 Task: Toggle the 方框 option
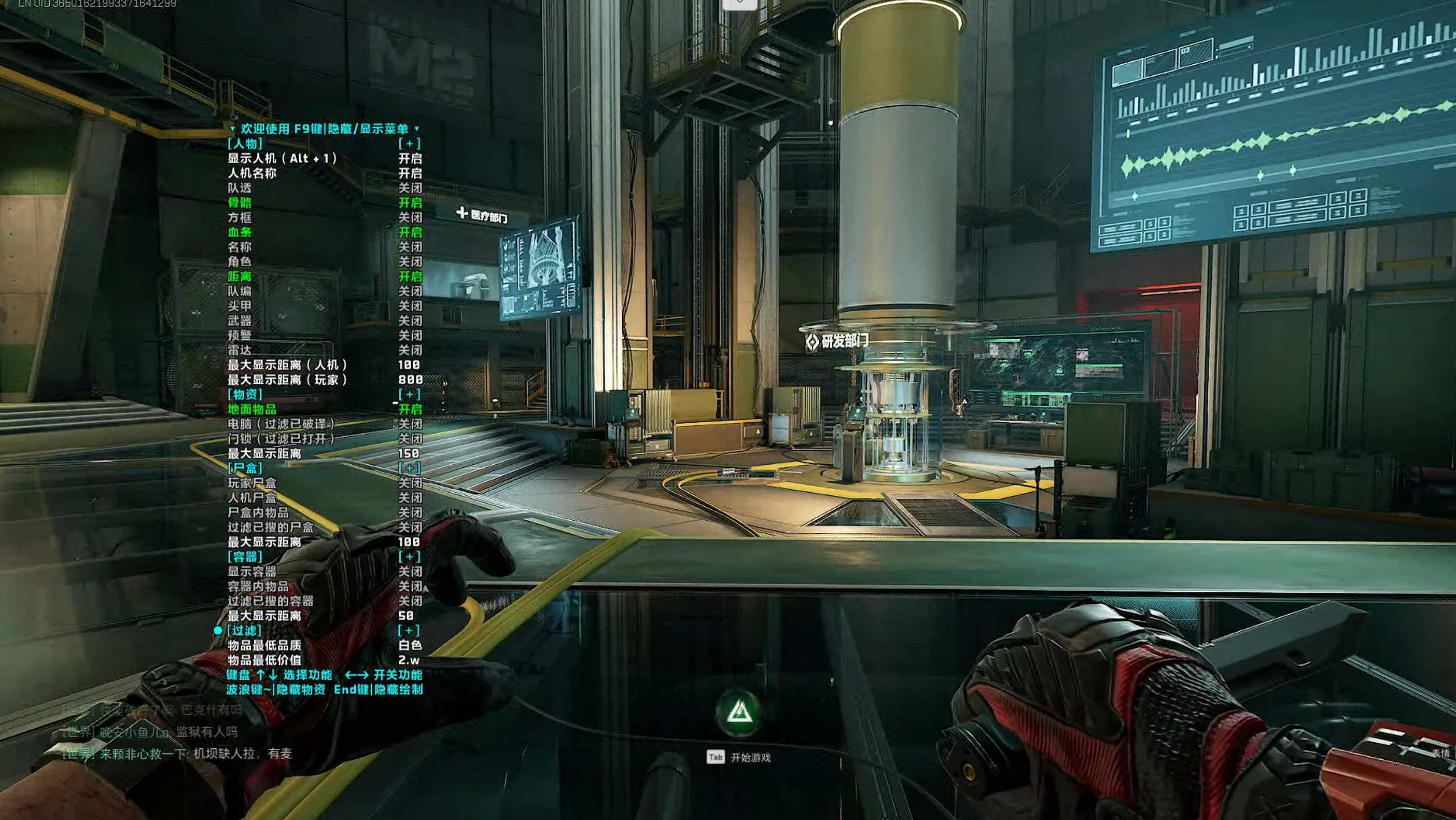pos(240,218)
